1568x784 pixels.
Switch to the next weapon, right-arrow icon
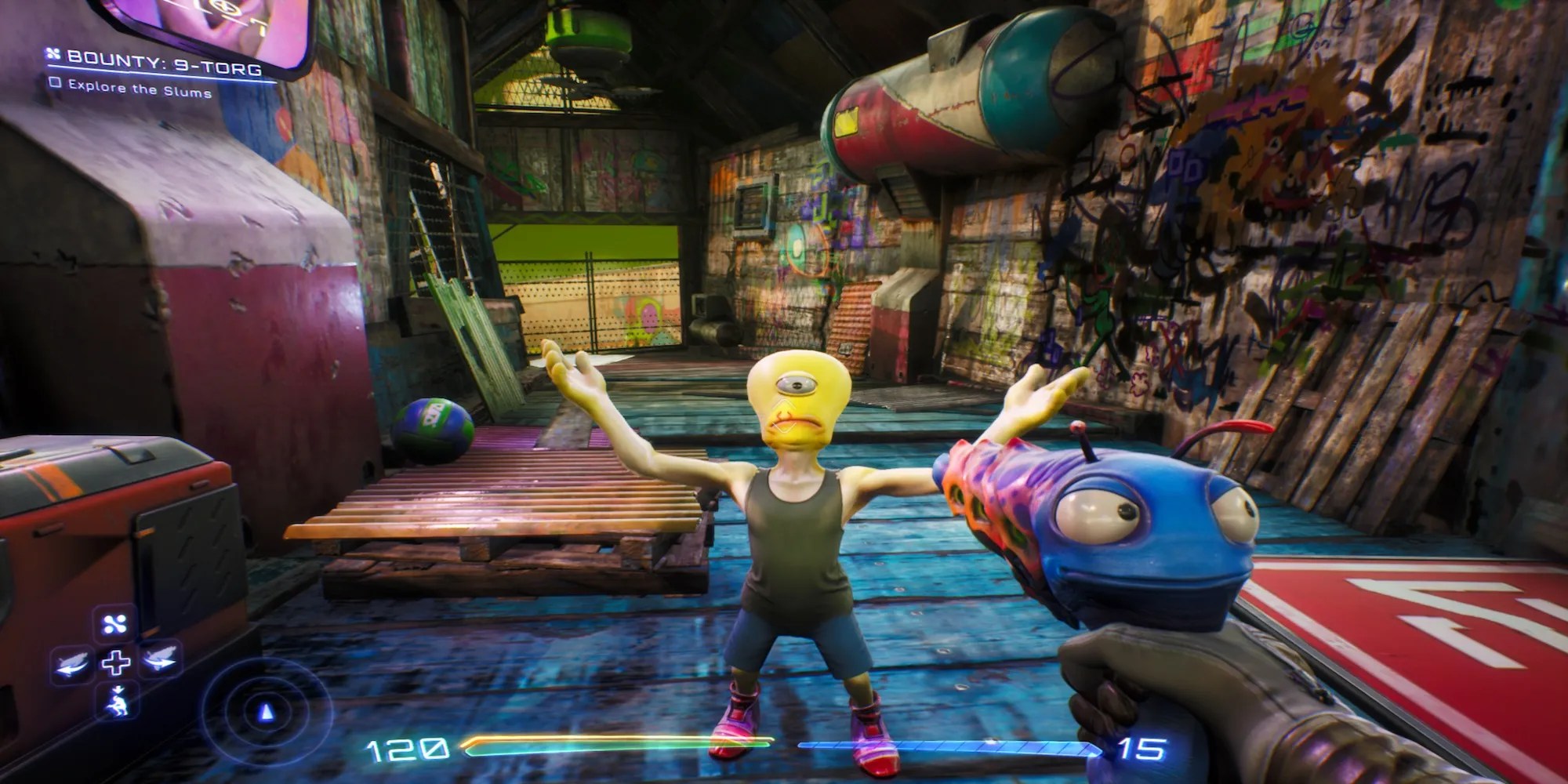point(159,659)
